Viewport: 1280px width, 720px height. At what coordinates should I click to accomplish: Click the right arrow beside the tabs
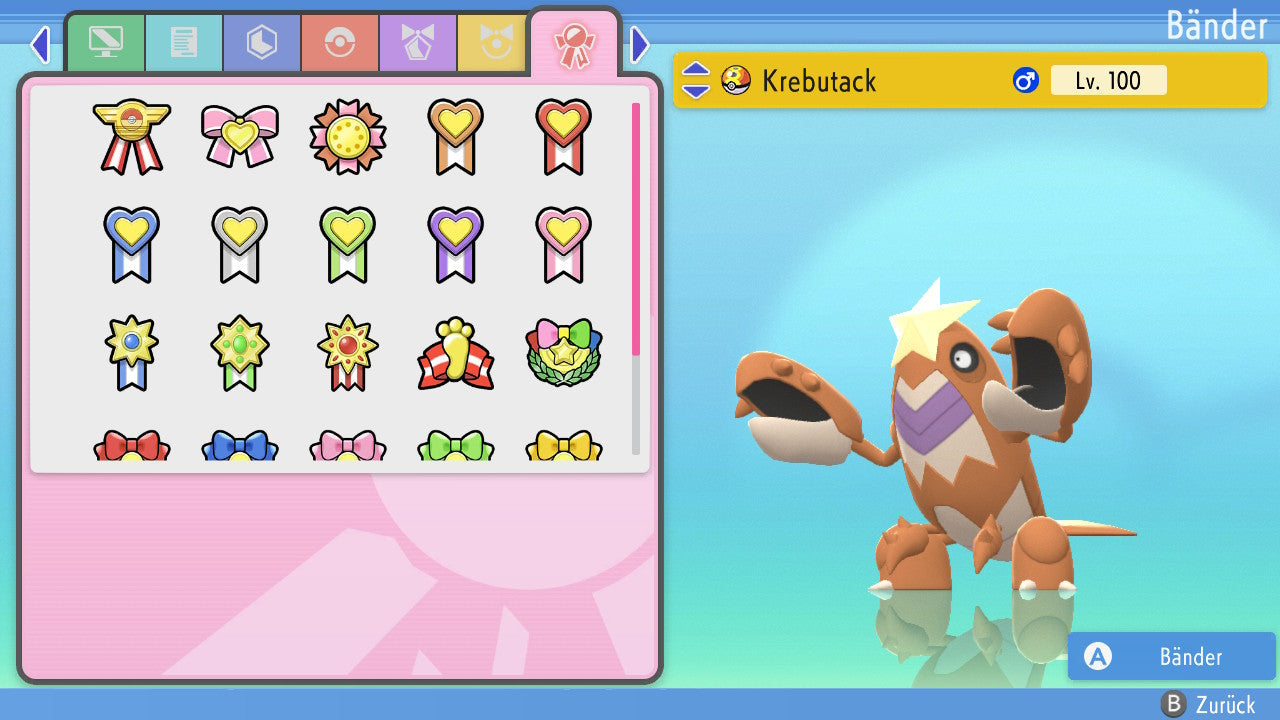coord(640,44)
